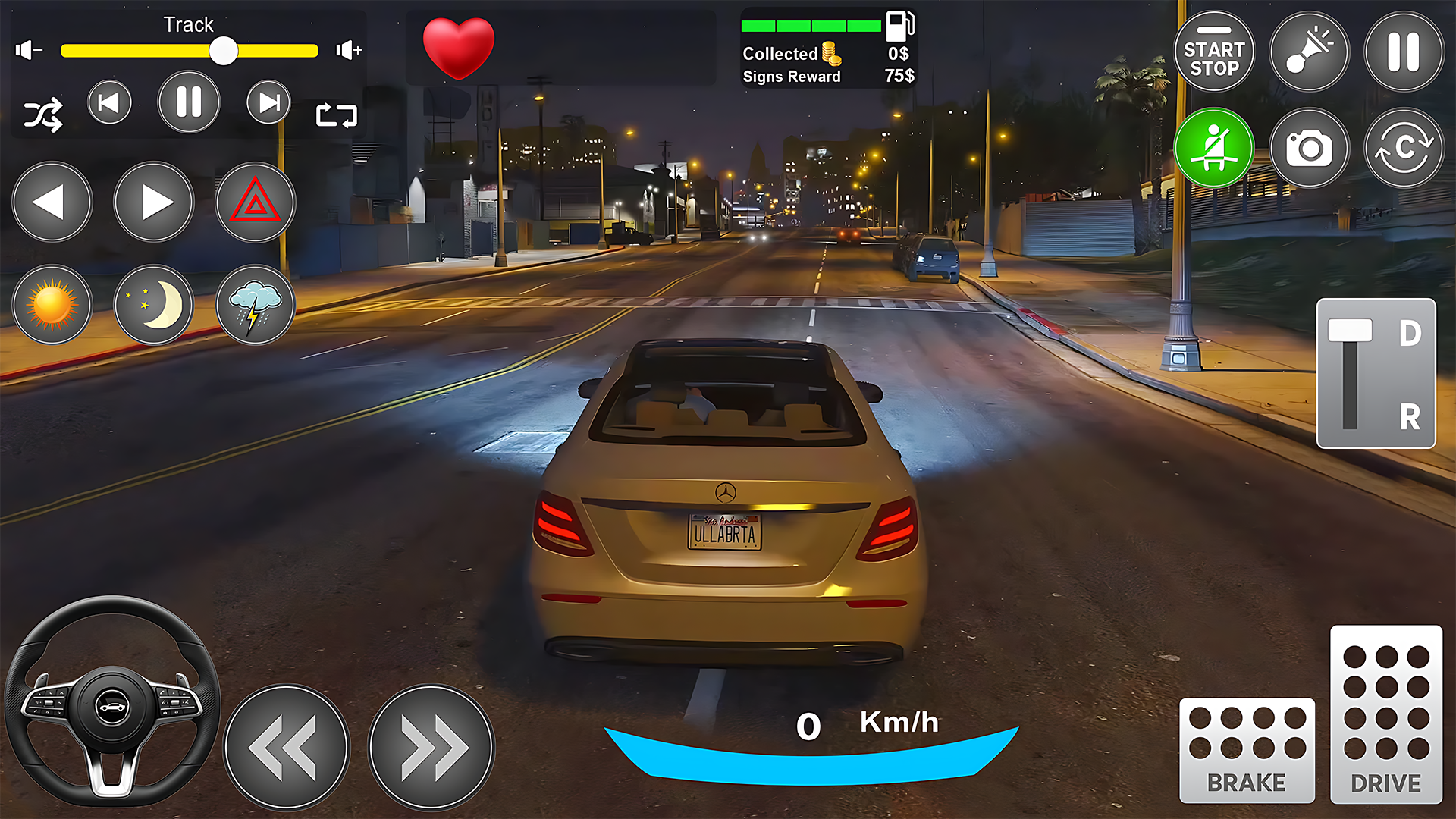The height and width of the screenshot is (819, 1456).
Task: Activate stormy weather with the rain cloud icon
Action: coord(255,305)
